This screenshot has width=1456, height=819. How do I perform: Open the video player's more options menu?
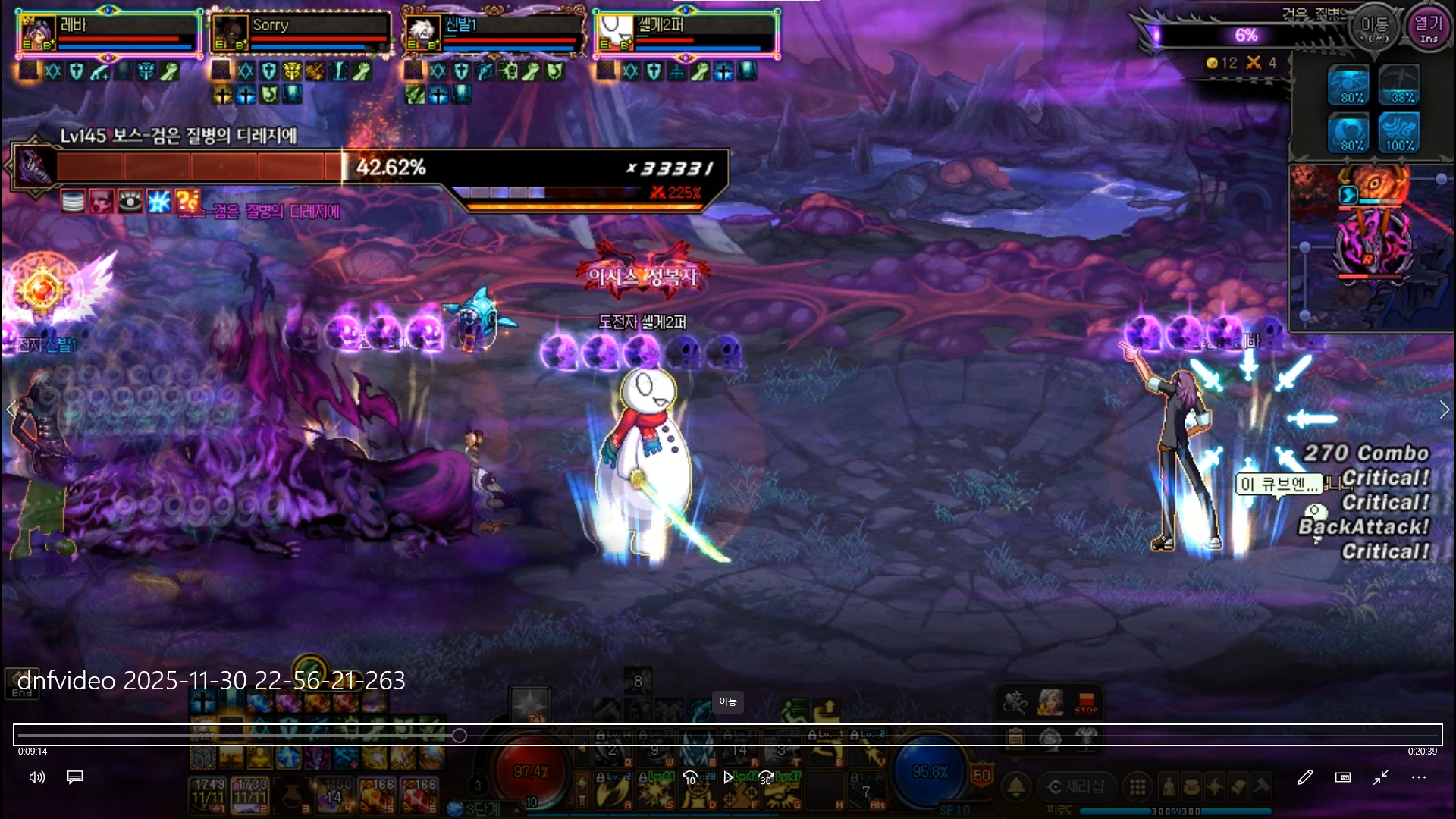[x=1419, y=777]
